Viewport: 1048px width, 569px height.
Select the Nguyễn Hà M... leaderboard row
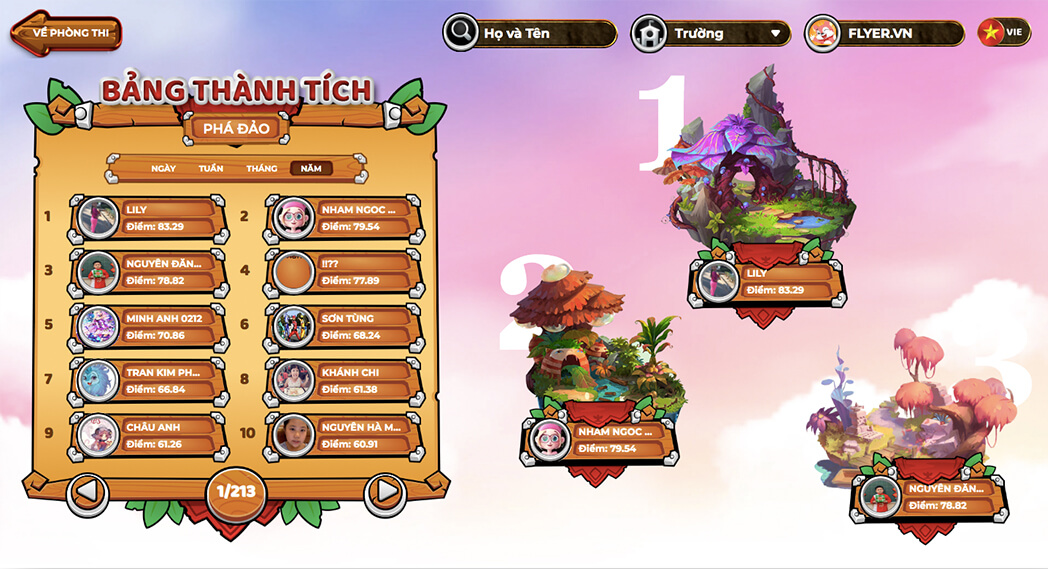pos(343,435)
